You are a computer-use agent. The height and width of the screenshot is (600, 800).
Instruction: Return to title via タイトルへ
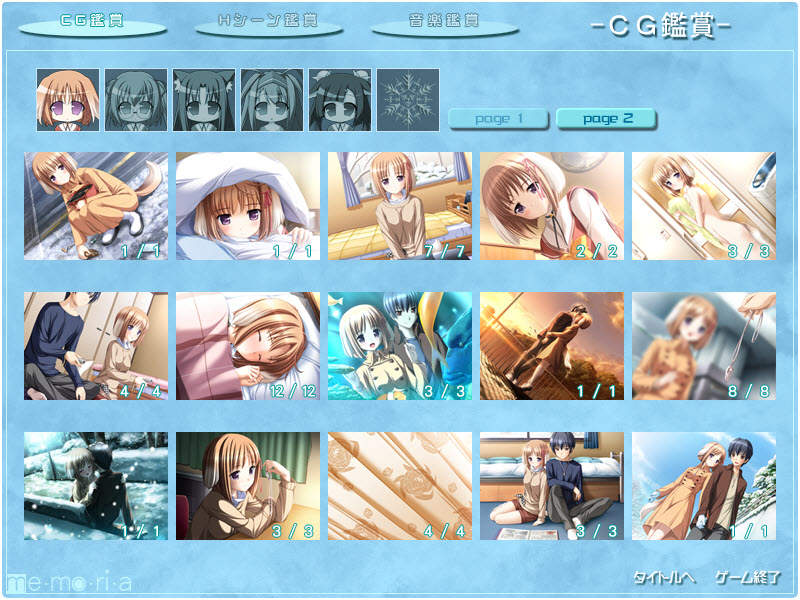[664, 578]
